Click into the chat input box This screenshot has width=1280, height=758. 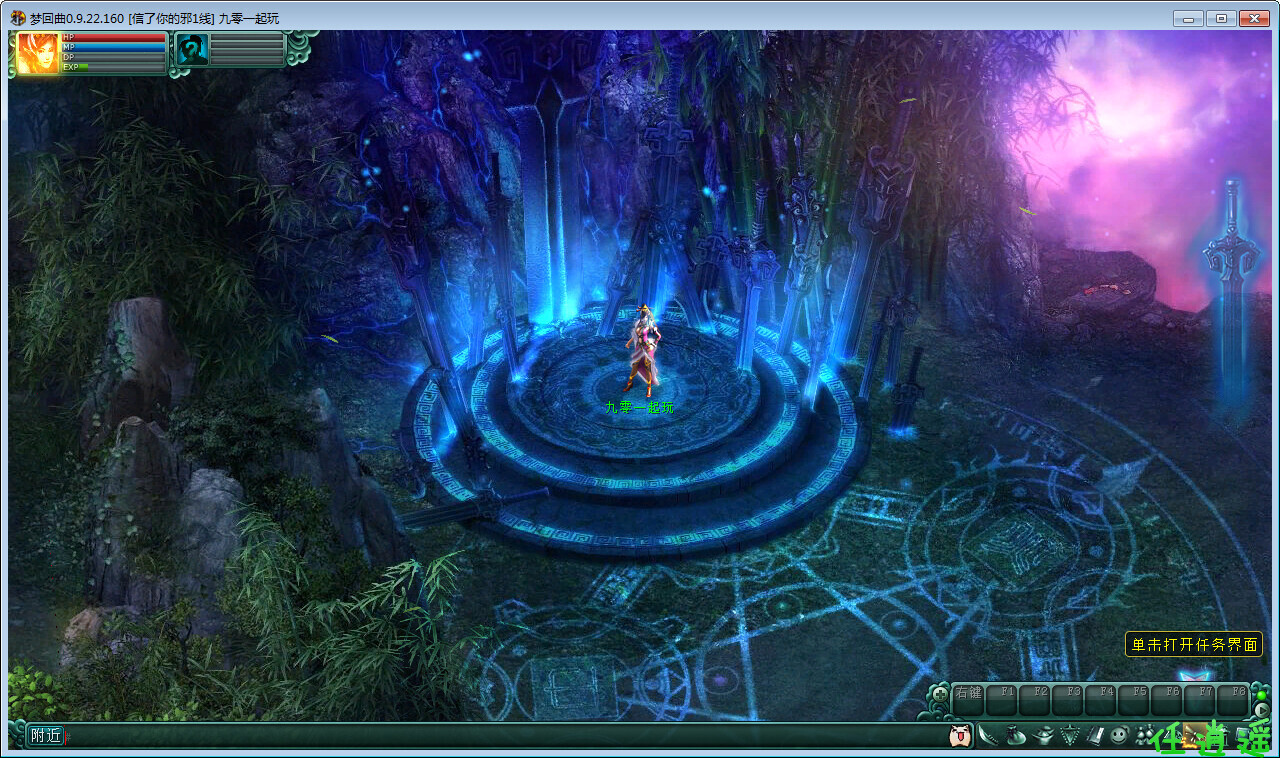500,737
